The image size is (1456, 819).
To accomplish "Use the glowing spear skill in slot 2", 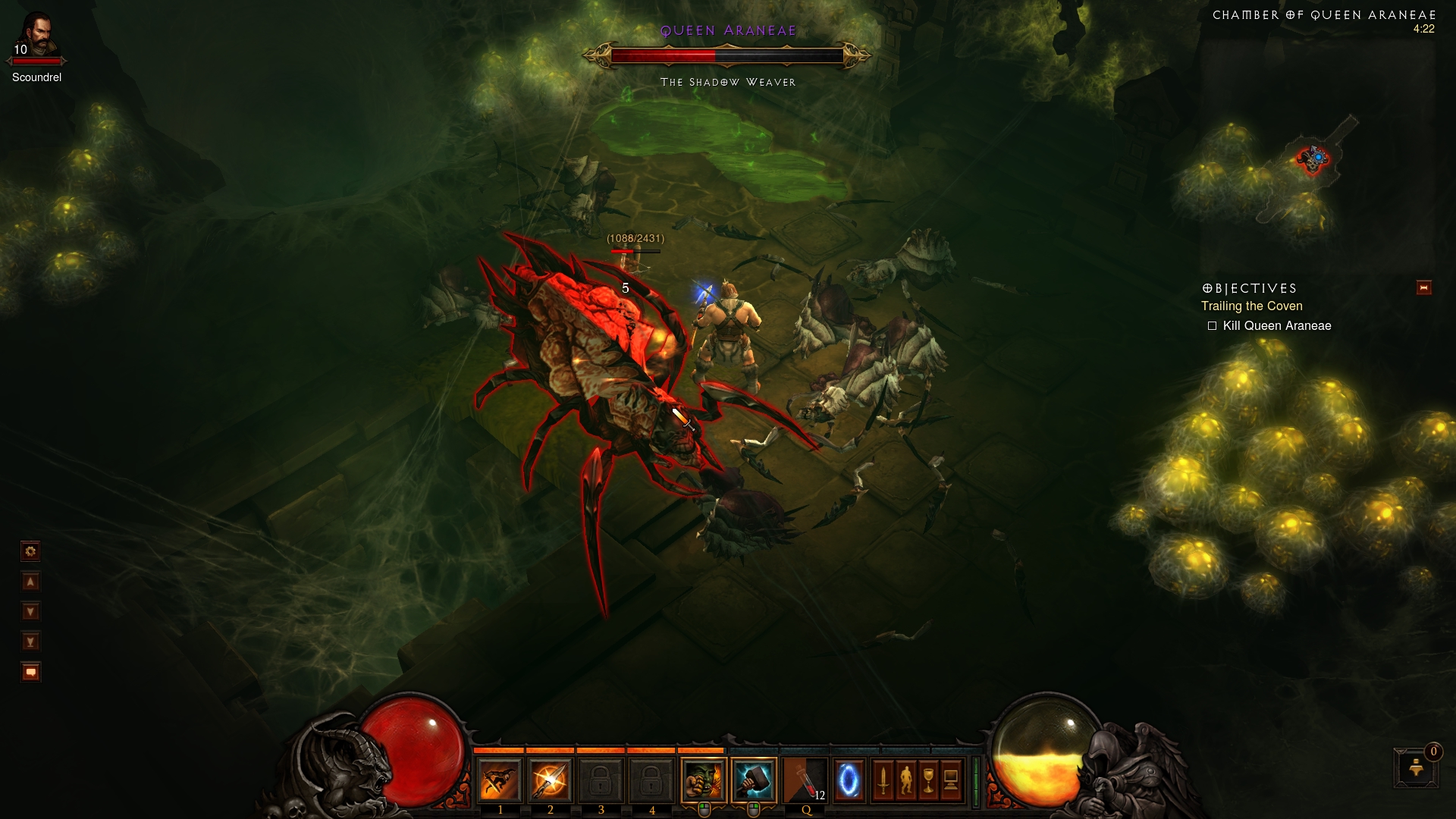I will click(550, 780).
